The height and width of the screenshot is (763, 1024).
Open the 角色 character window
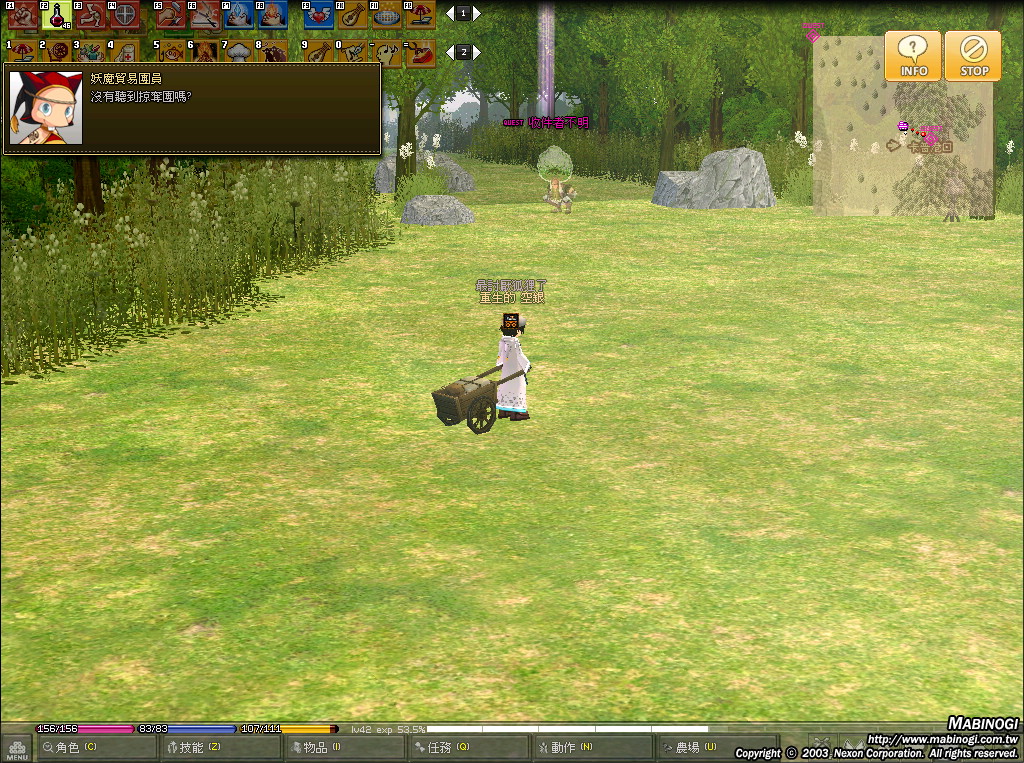pyautogui.click(x=96, y=747)
